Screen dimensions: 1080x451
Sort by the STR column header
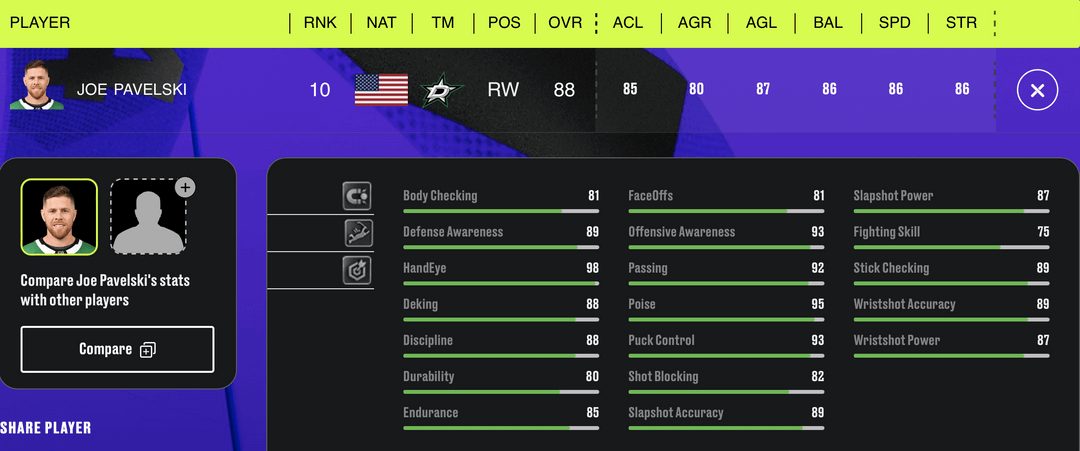(x=961, y=22)
